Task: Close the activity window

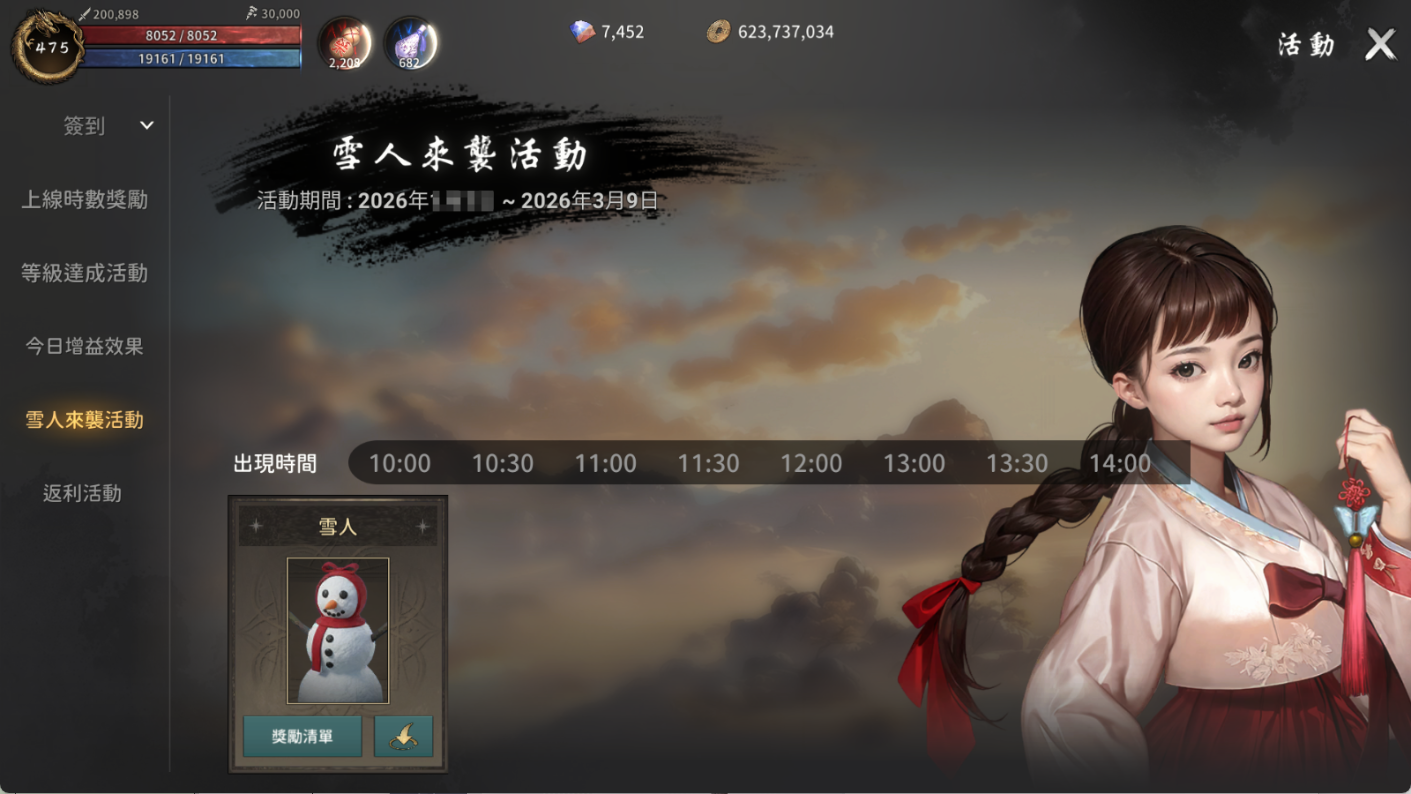Action: click(x=1380, y=44)
